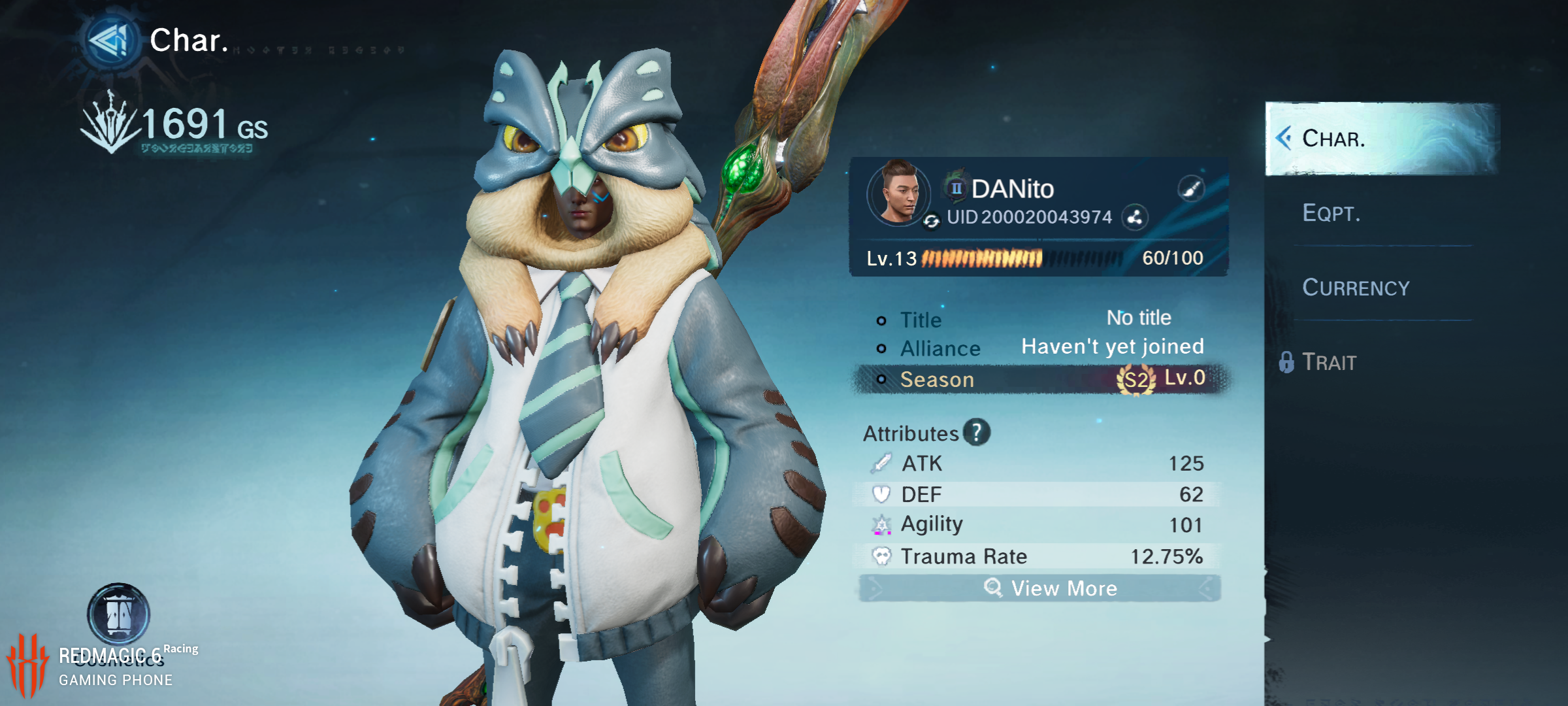
Task: Open the Currency tab
Action: pos(1356,288)
